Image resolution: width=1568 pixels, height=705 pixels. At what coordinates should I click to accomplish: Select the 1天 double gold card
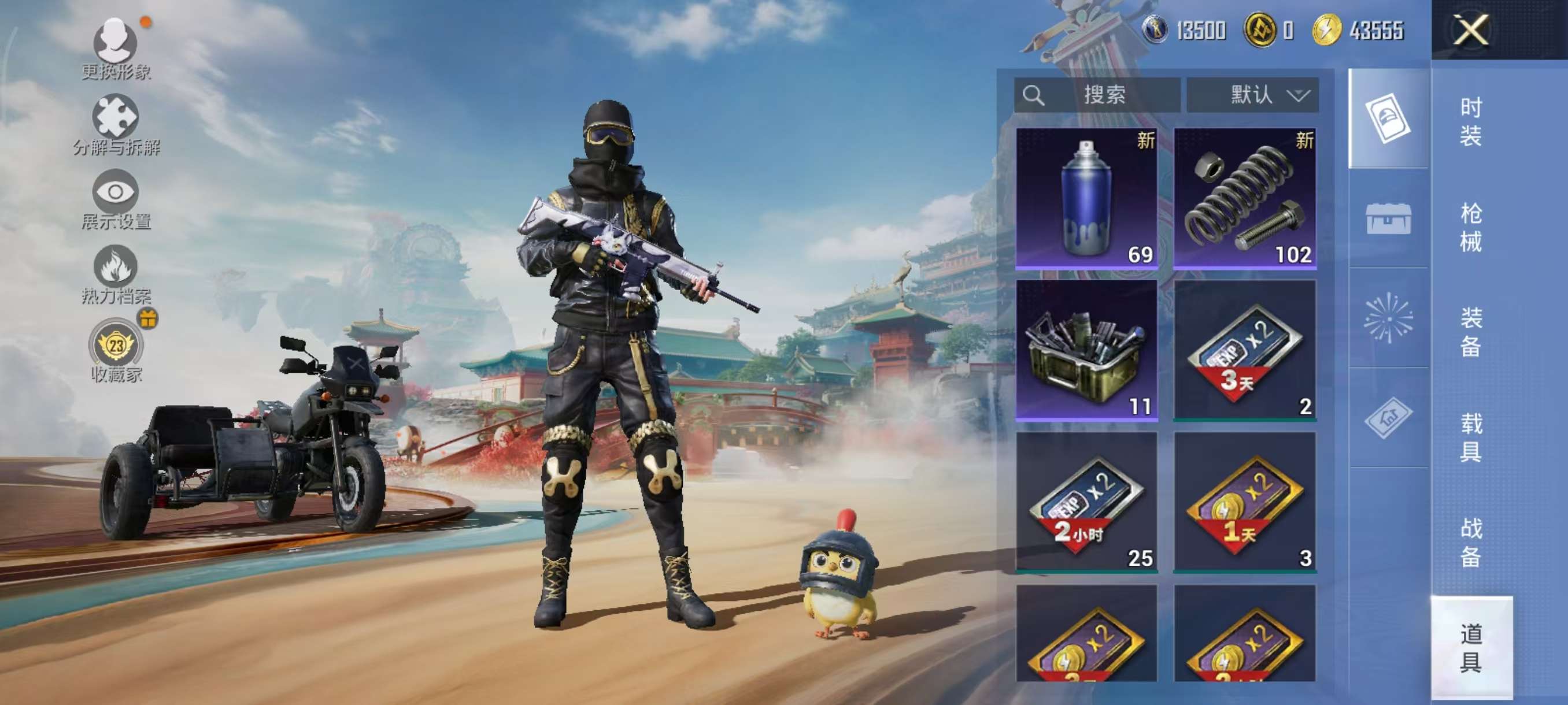point(1245,502)
